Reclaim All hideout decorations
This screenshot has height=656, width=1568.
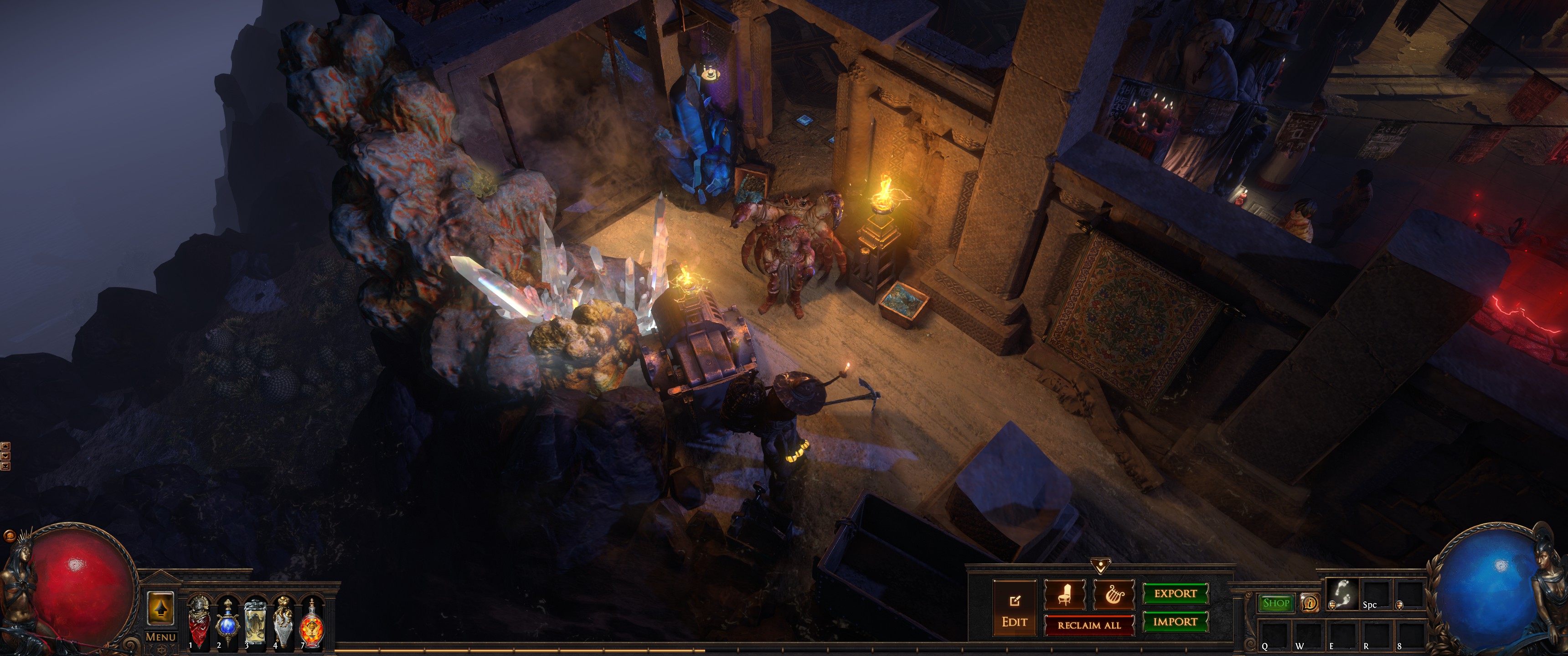[x=1089, y=625]
